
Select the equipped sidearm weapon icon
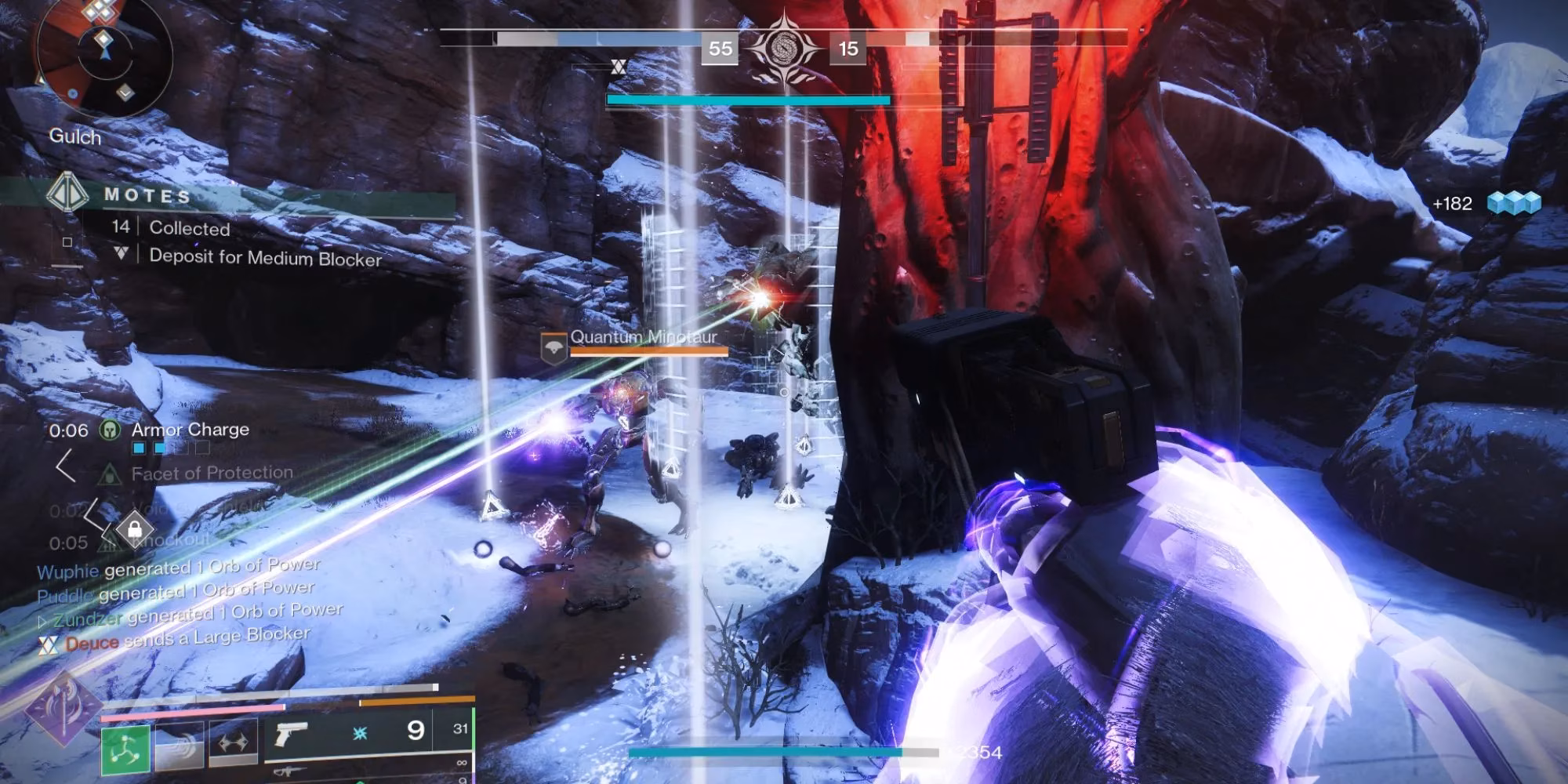point(292,735)
